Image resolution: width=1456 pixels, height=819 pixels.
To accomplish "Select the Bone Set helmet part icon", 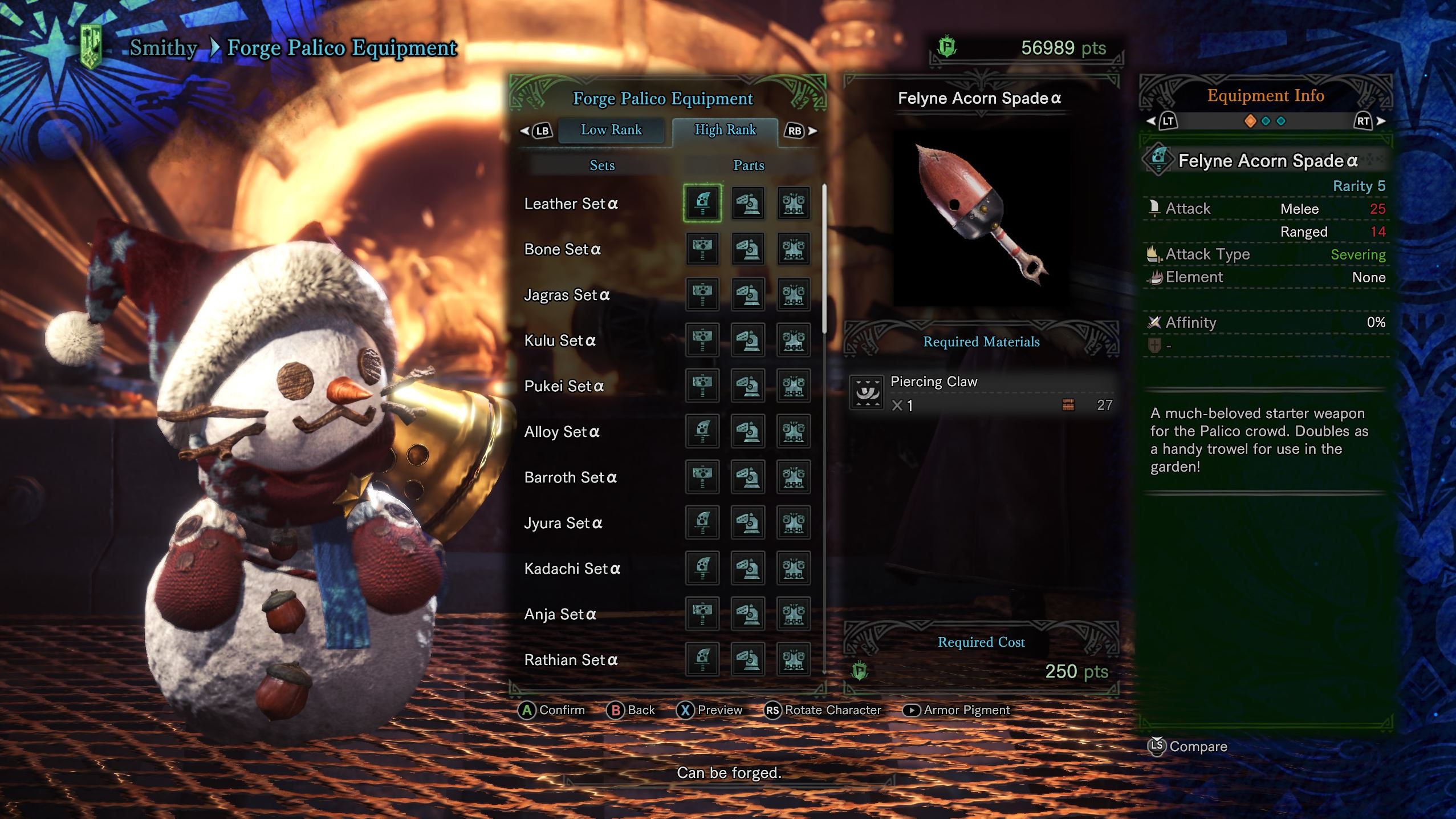I will click(x=748, y=249).
